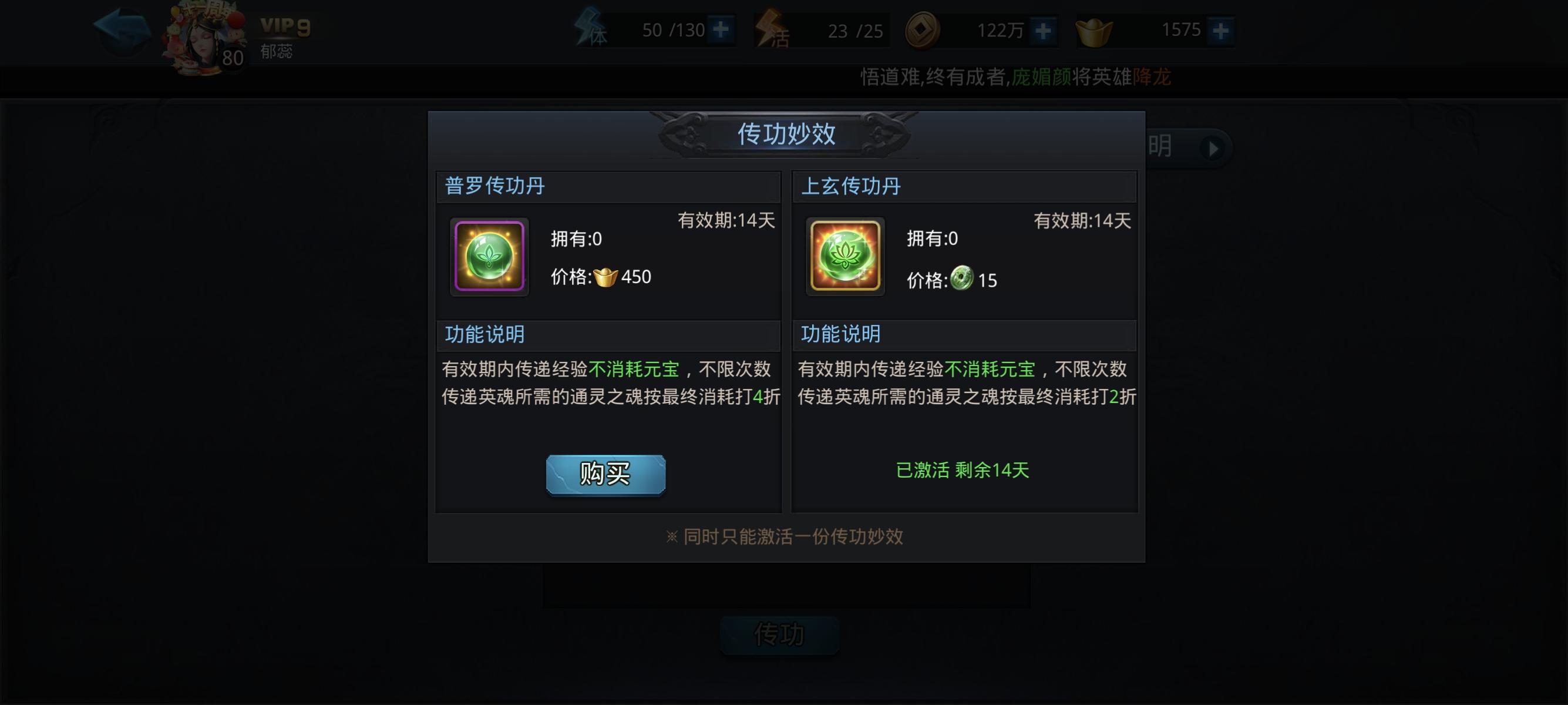Select the 上玄传功丹 tab header
This screenshot has width=1568, height=705.
tap(851, 186)
